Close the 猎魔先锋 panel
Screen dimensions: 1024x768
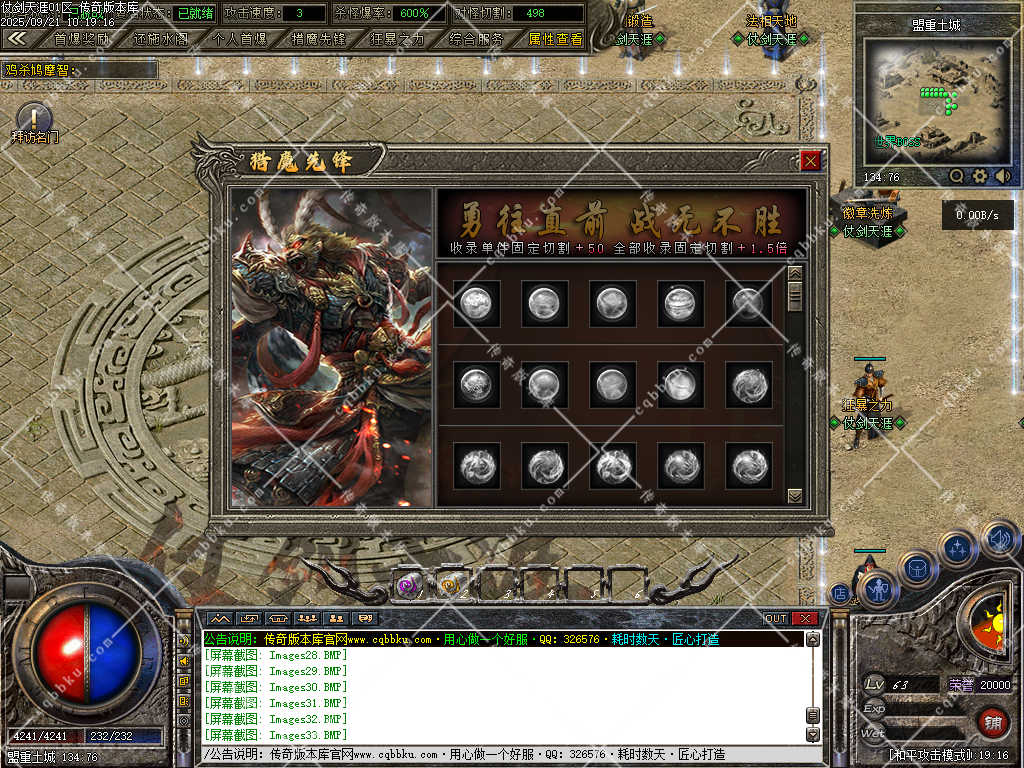(x=810, y=161)
